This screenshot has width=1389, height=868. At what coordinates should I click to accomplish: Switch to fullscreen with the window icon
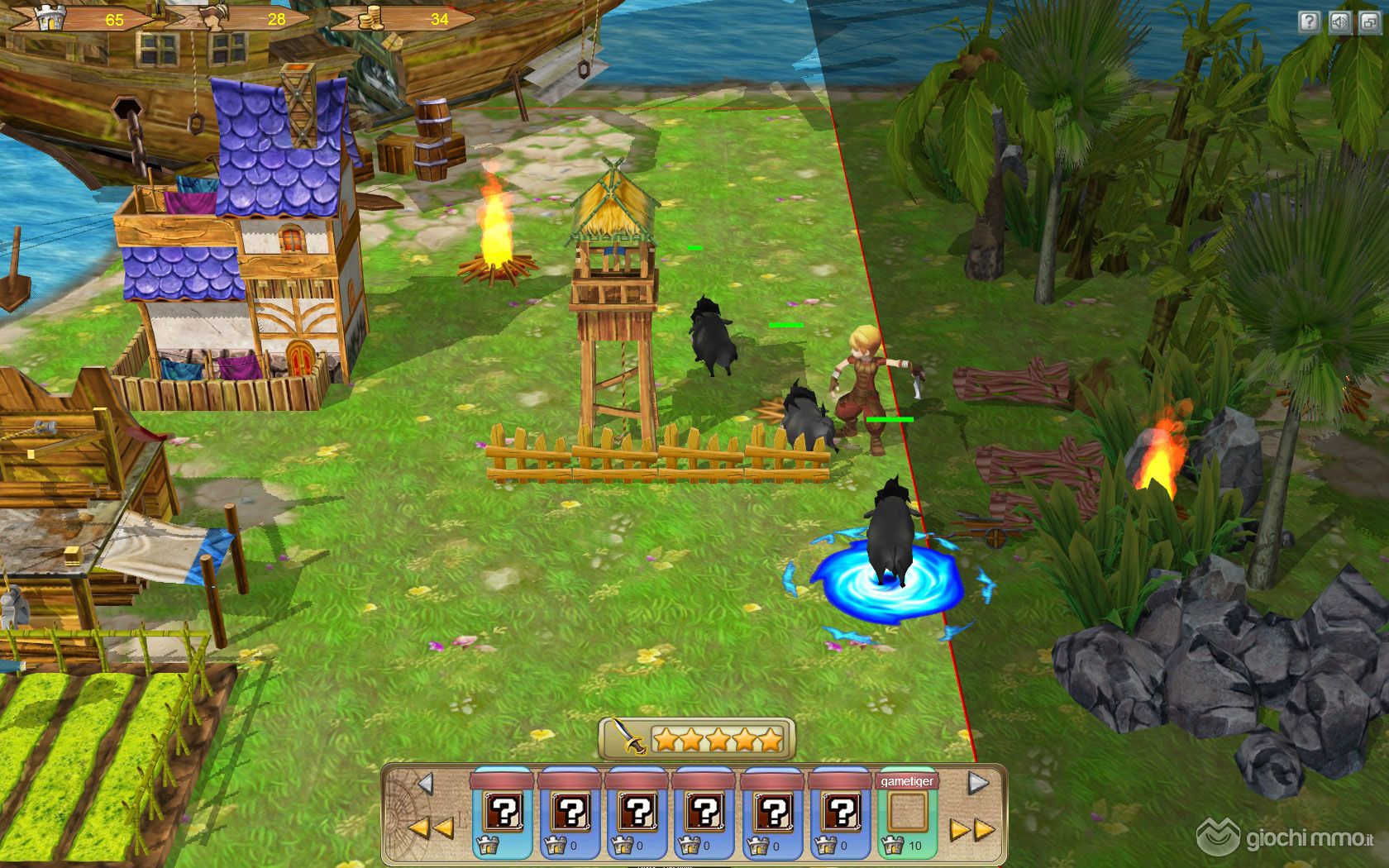[x=1370, y=21]
